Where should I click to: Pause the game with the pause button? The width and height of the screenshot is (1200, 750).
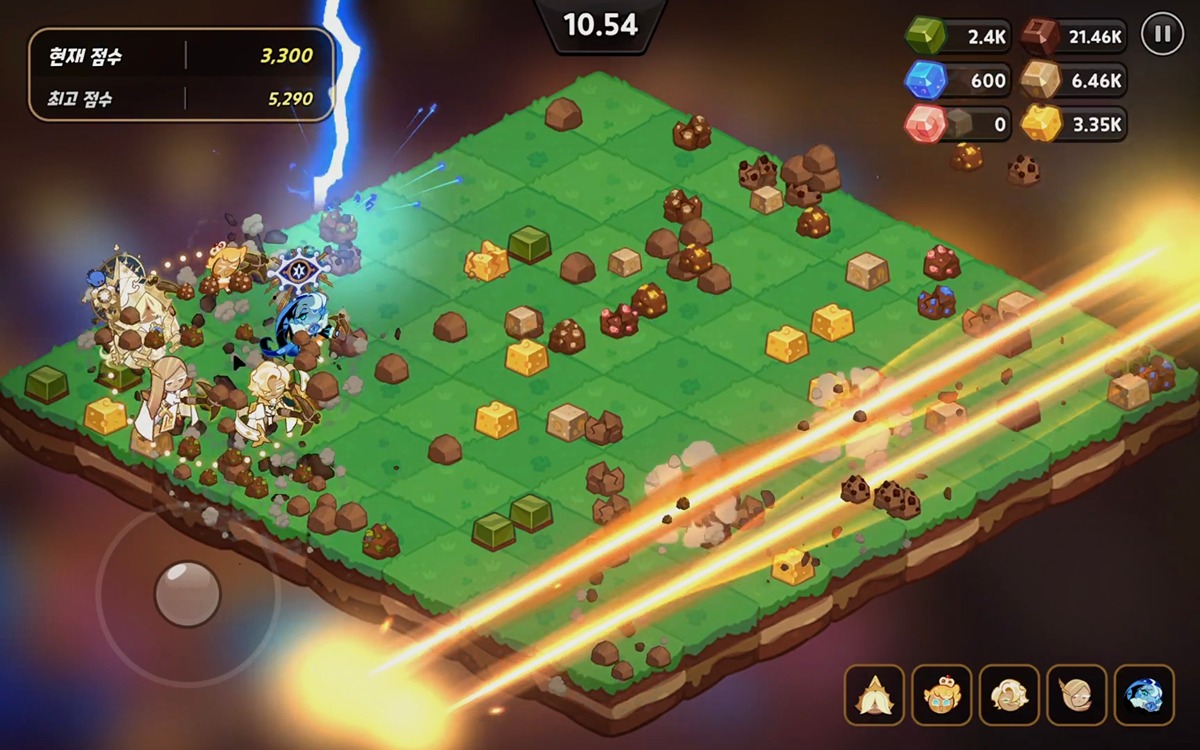tap(1161, 34)
